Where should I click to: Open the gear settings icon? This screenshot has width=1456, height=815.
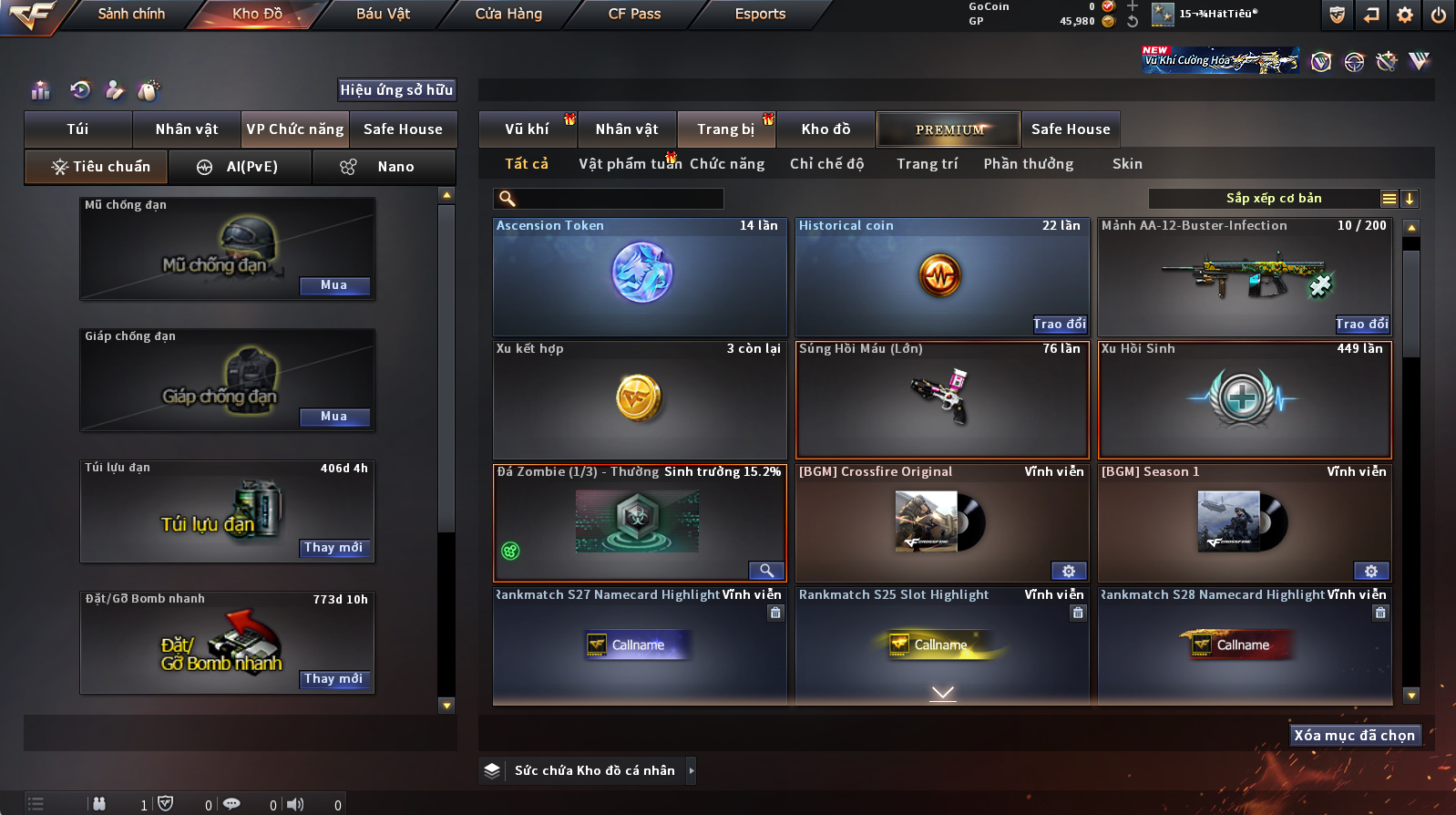(1405, 15)
